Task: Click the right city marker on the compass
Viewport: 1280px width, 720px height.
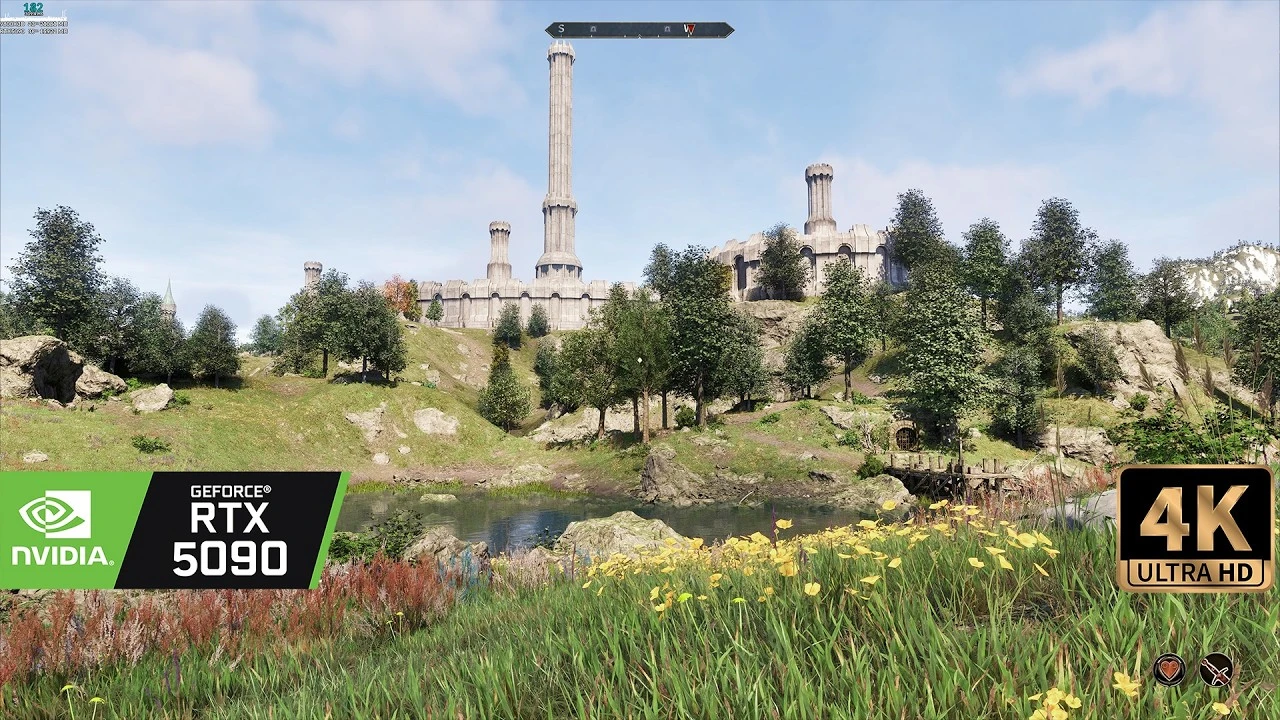Action: coord(667,29)
